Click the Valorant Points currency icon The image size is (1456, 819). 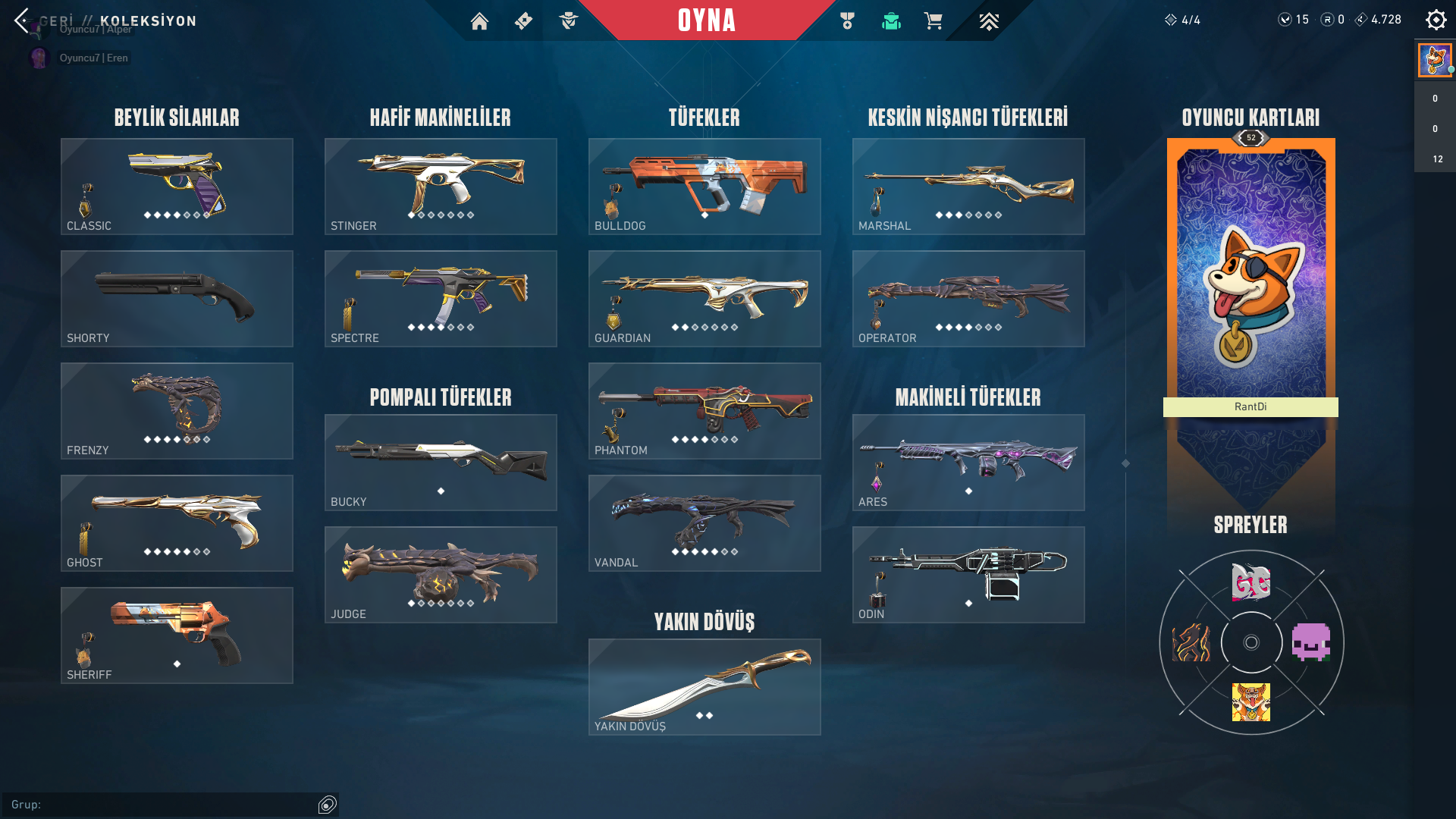coord(1286,20)
